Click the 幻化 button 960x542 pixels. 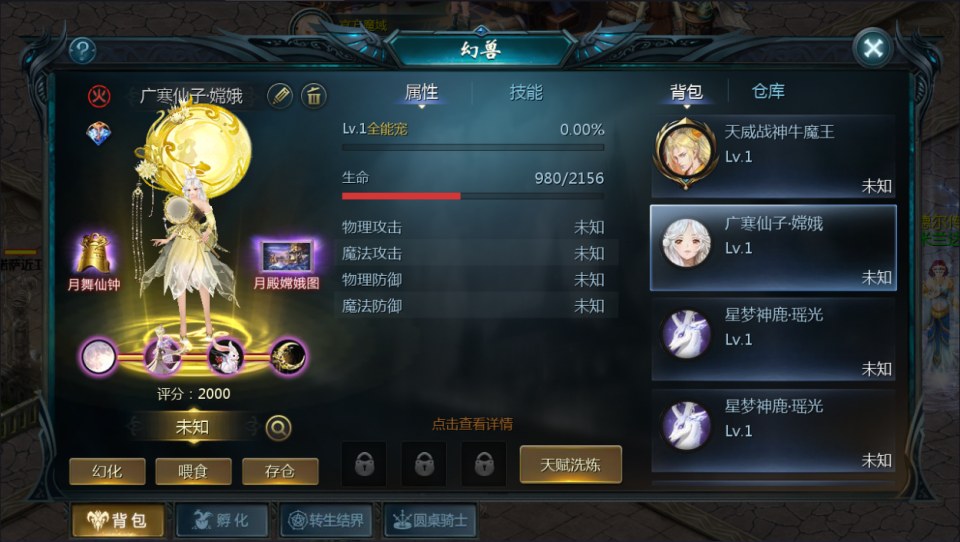pyautogui.click(x=107, y=471)
